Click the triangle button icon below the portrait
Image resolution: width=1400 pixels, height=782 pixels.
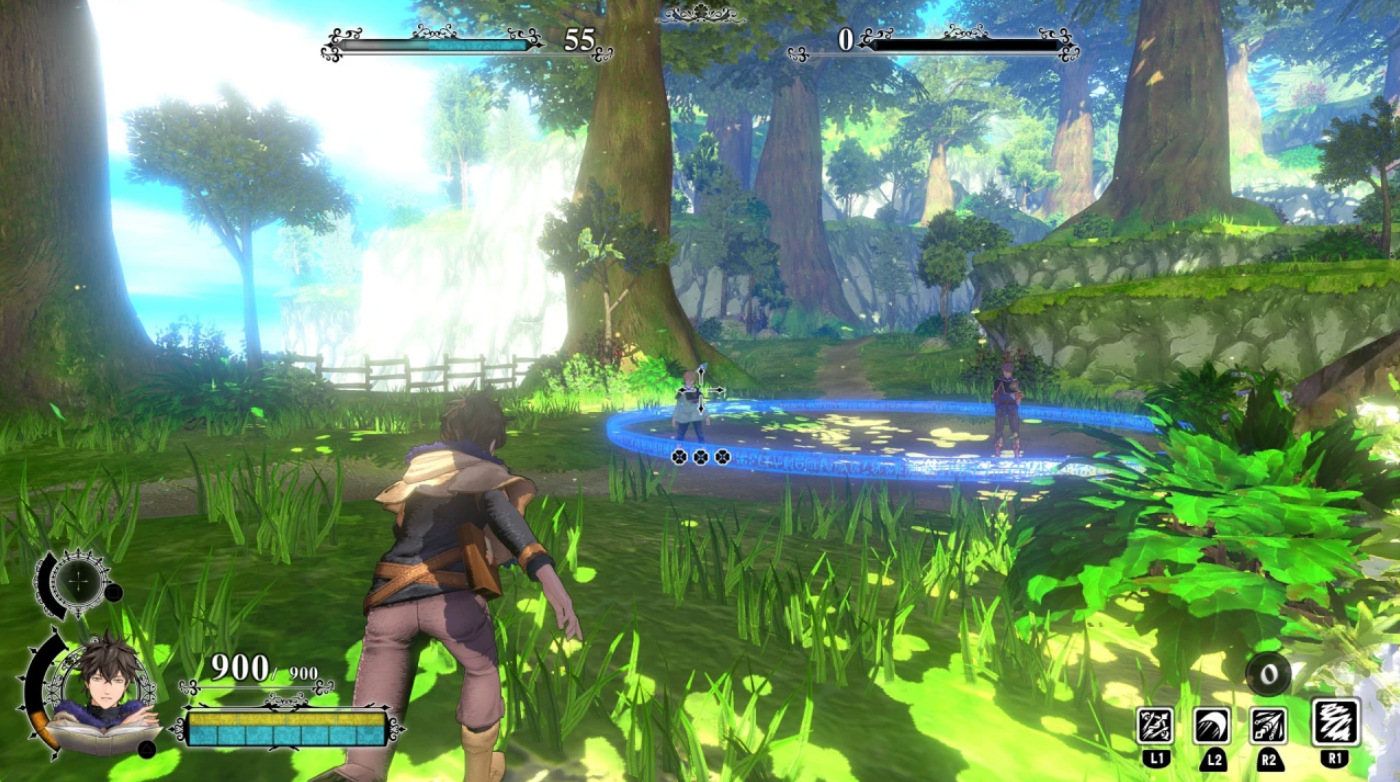(148, 750)
